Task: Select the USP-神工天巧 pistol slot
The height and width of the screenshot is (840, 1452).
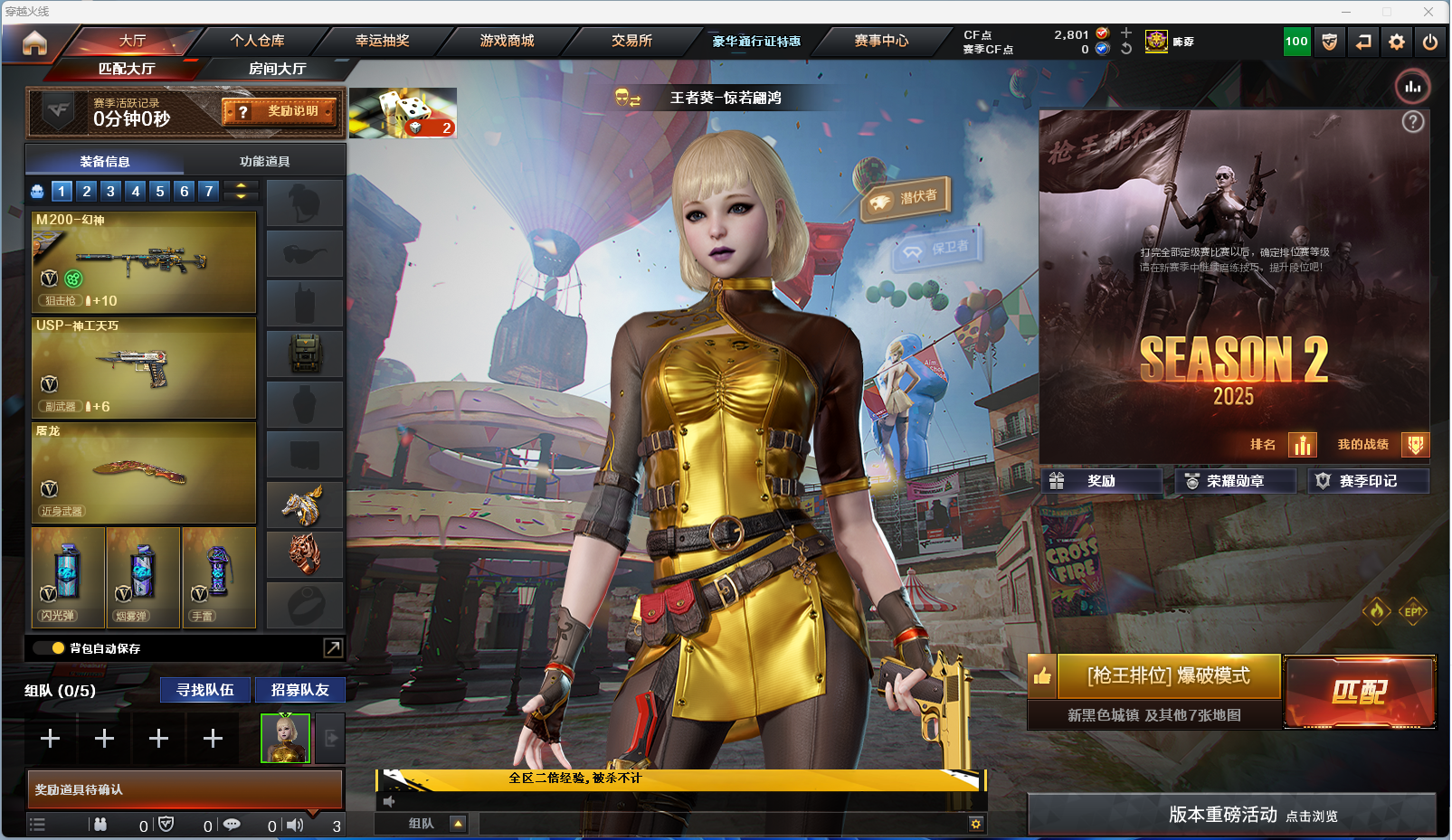Action: (144, 367)
